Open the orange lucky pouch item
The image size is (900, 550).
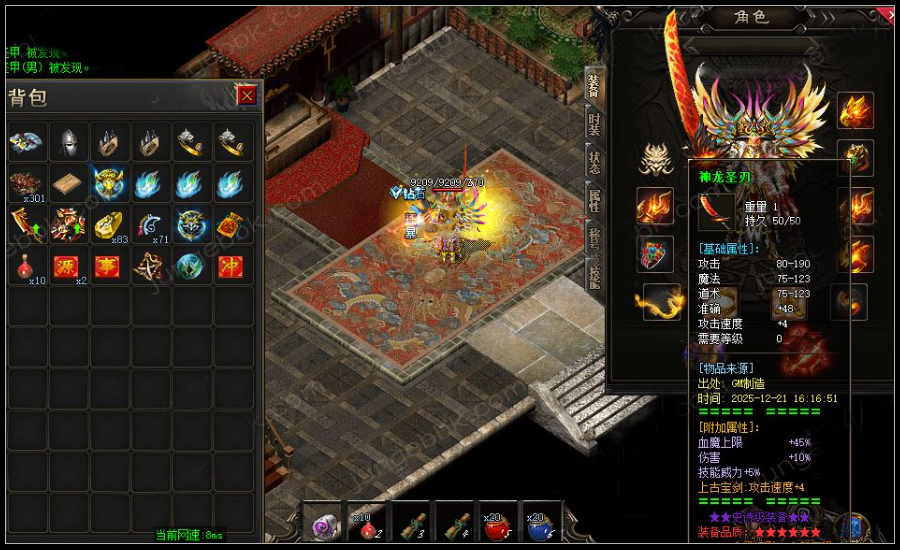point(232,226)
